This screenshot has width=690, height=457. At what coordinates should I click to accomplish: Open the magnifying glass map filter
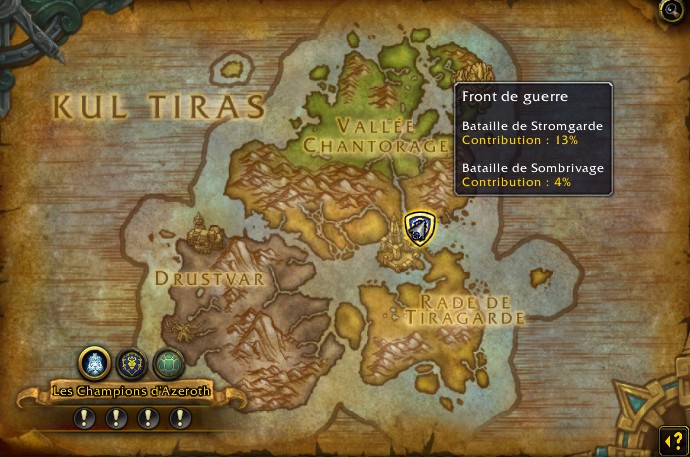(671, 9)
